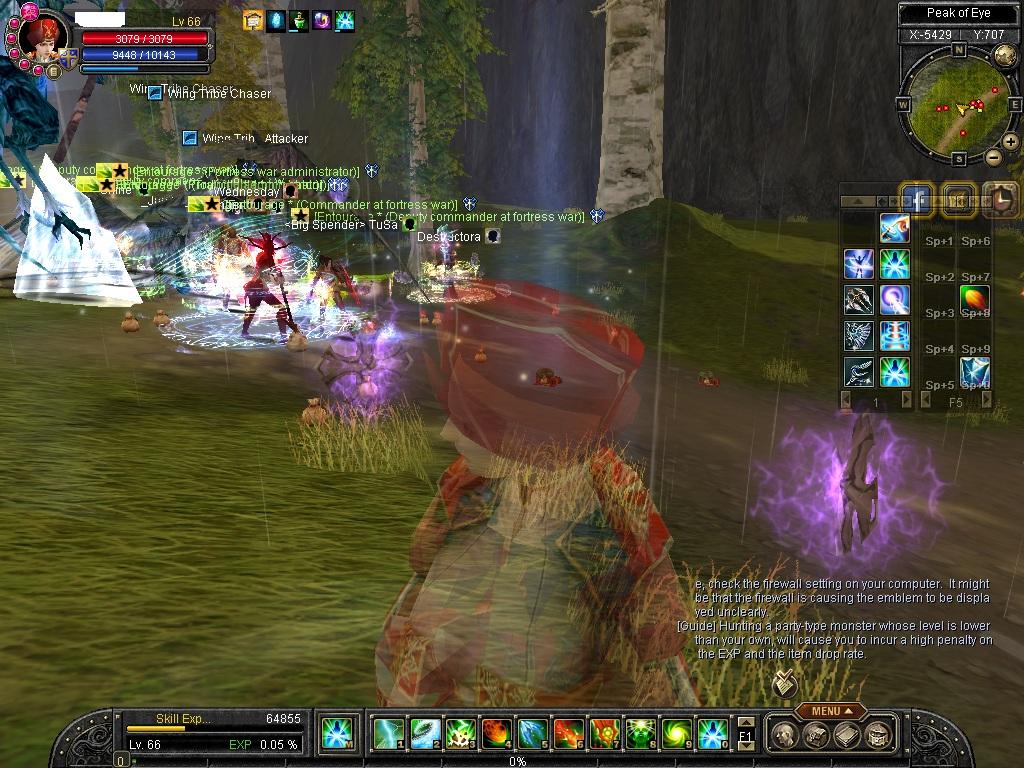Use the orange feather item in Sp+8 slot

pos(974,299)
